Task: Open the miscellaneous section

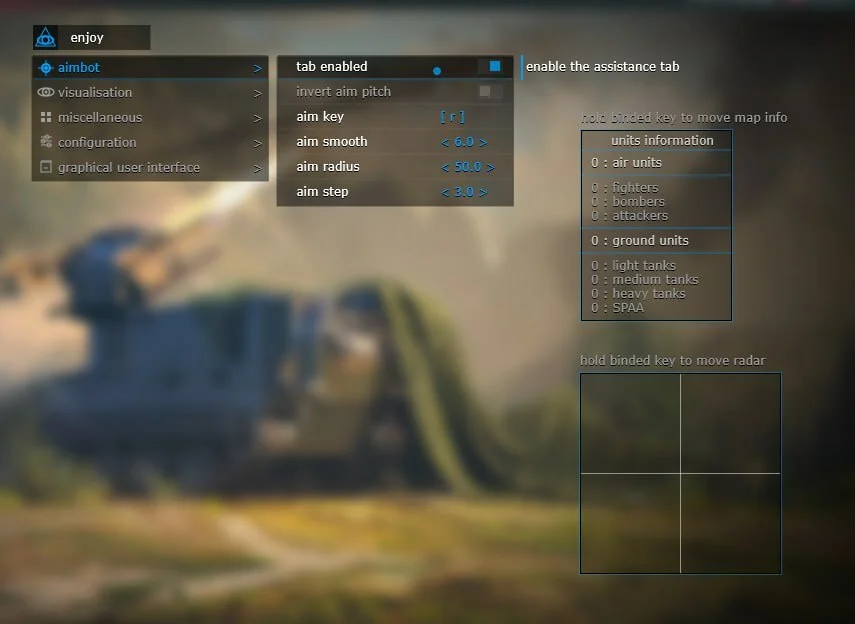Action: click(x=150, y=118)
